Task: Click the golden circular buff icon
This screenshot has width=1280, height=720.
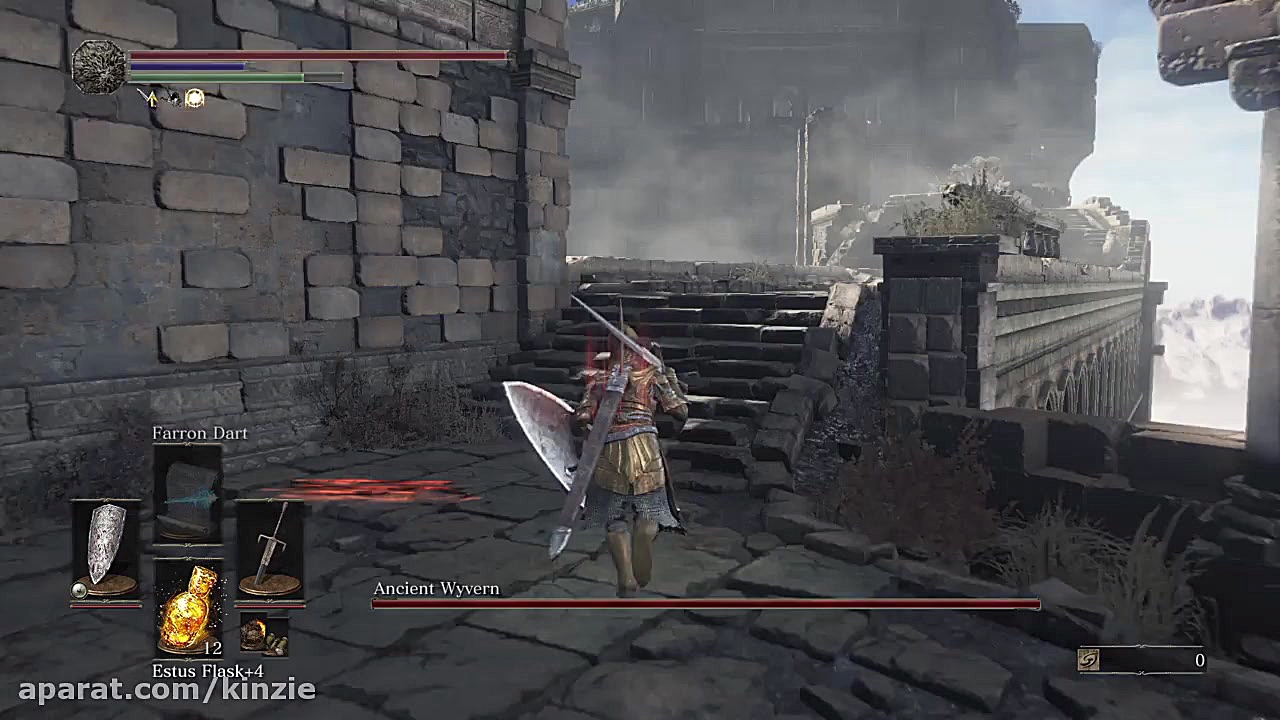Action: [x=194, y=97]
